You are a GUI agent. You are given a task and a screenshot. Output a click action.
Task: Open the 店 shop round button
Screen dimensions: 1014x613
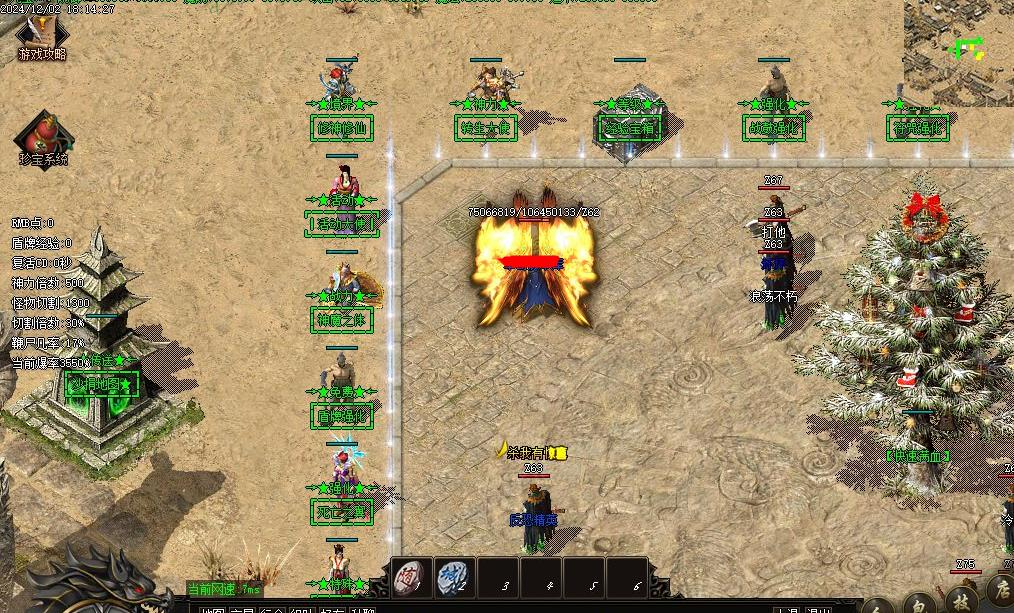pyautogui.click(x=999, y=590)
